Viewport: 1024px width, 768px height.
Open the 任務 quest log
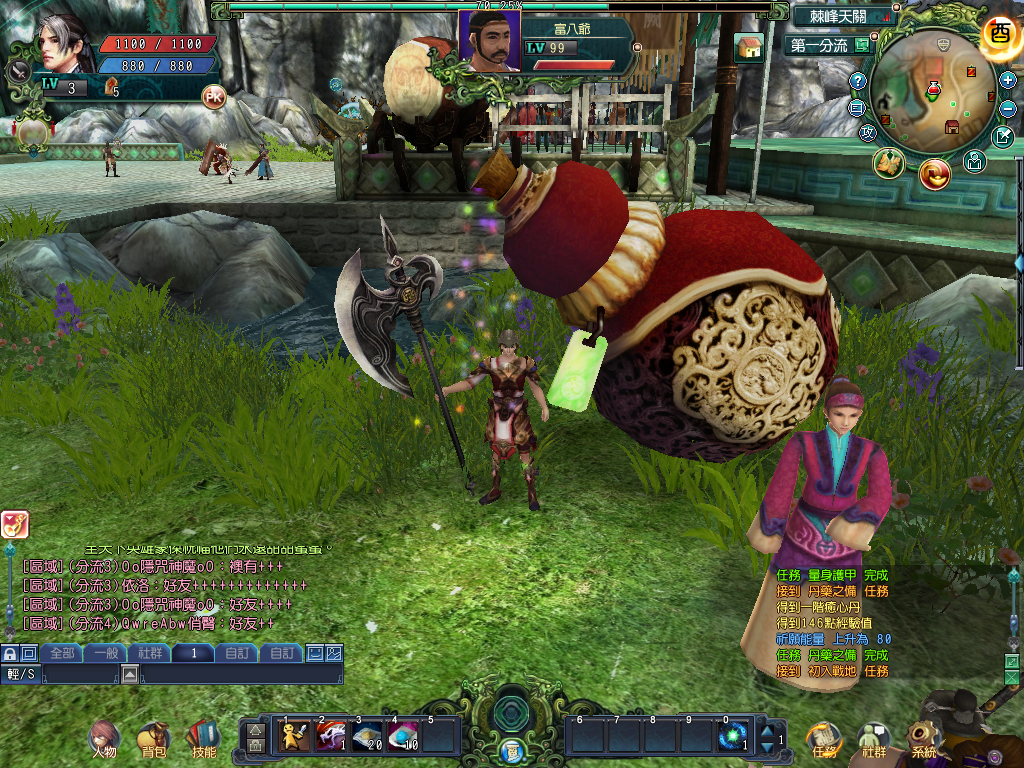point(823,739)
